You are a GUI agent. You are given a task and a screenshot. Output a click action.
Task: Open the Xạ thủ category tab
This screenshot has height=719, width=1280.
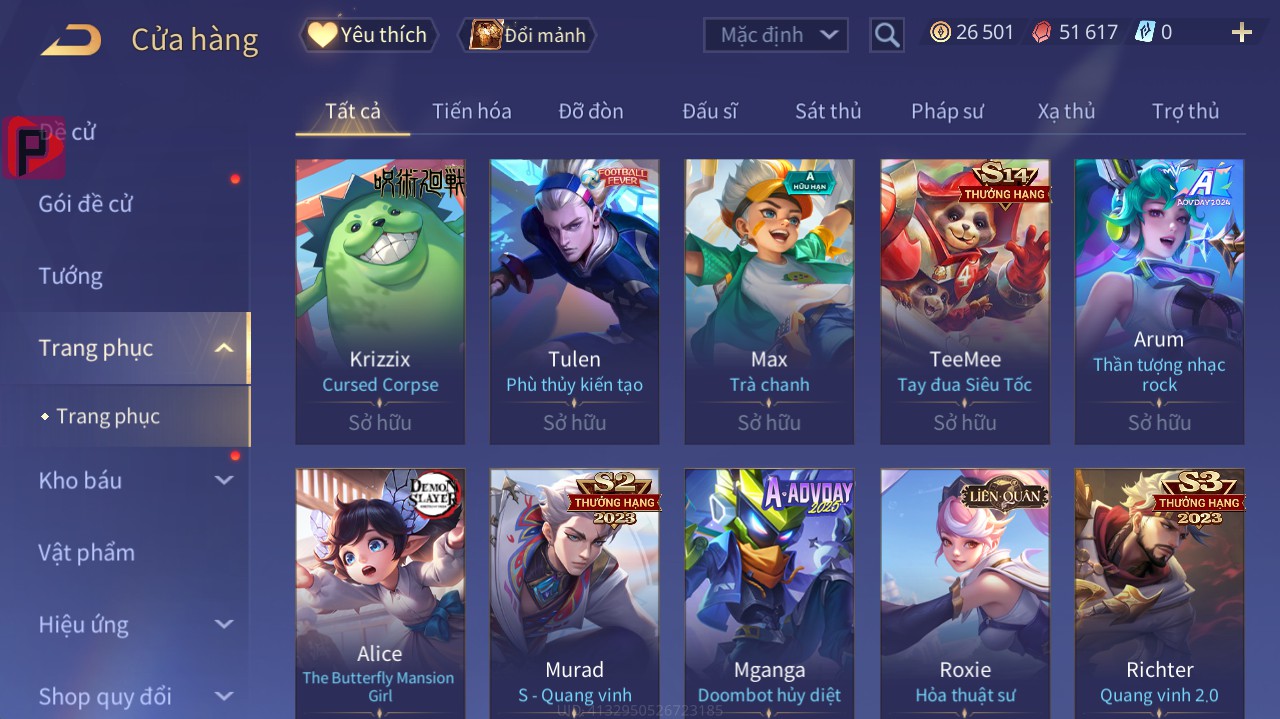click(1066, 111)
